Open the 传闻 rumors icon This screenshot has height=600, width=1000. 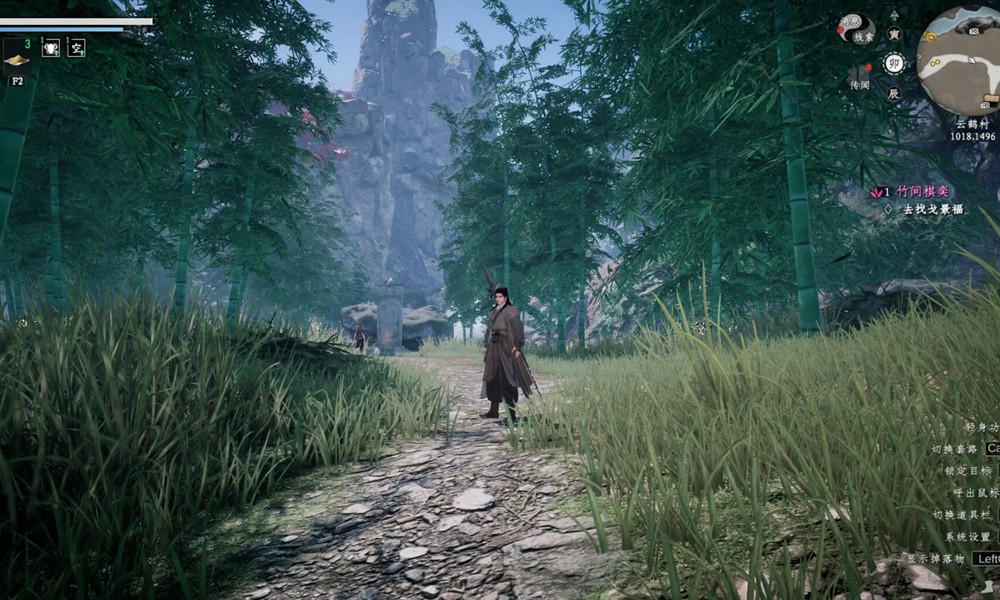pyautogui.click(x=859, y=75)
